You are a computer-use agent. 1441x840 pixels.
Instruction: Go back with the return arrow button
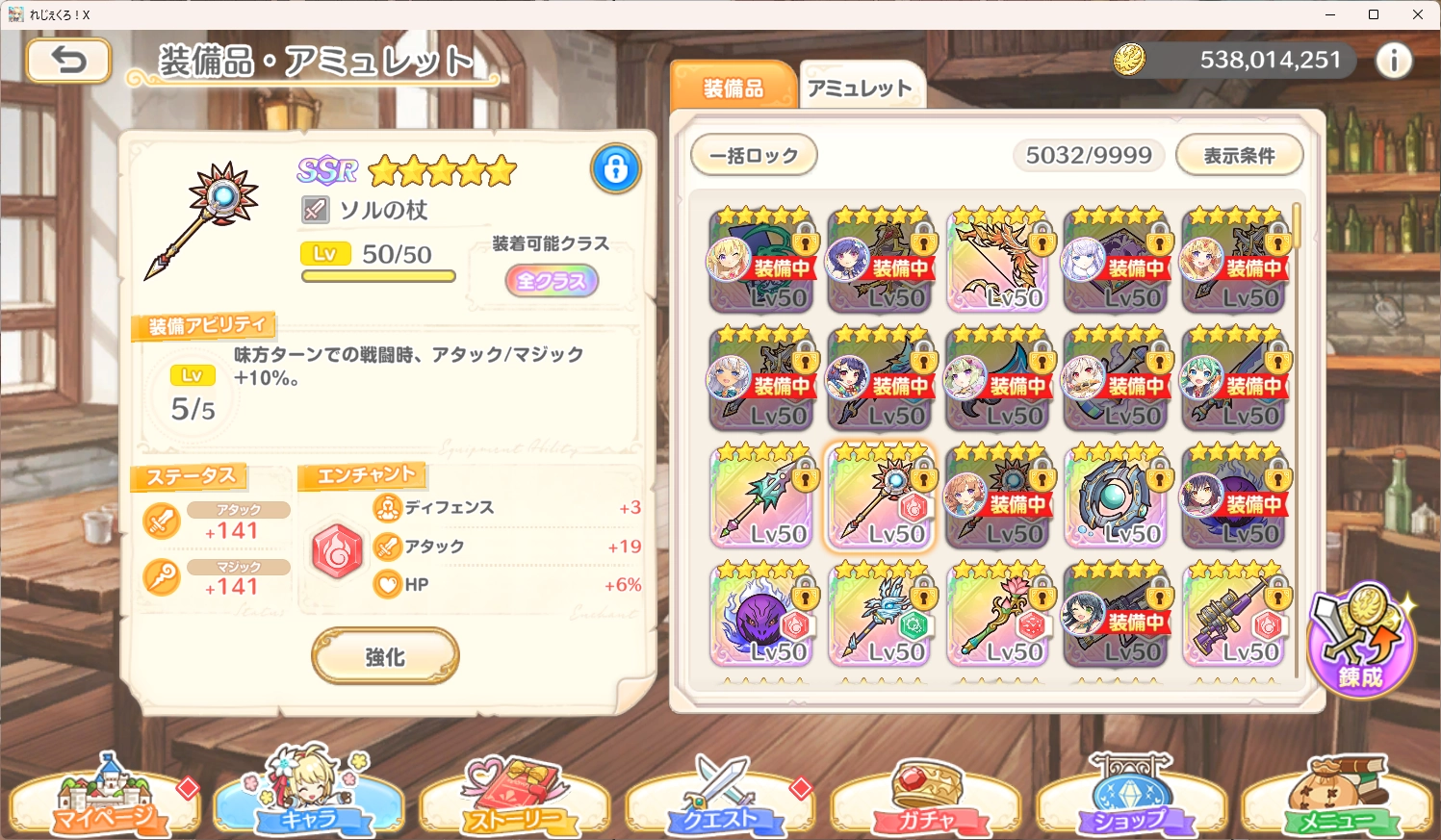[68, 61]
